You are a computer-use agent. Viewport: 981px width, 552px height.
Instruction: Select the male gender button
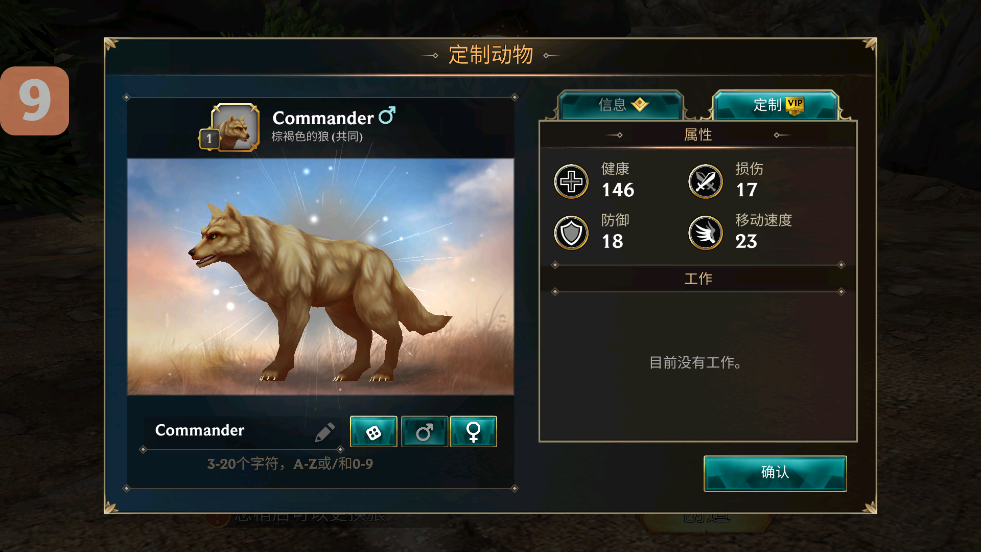424,432
